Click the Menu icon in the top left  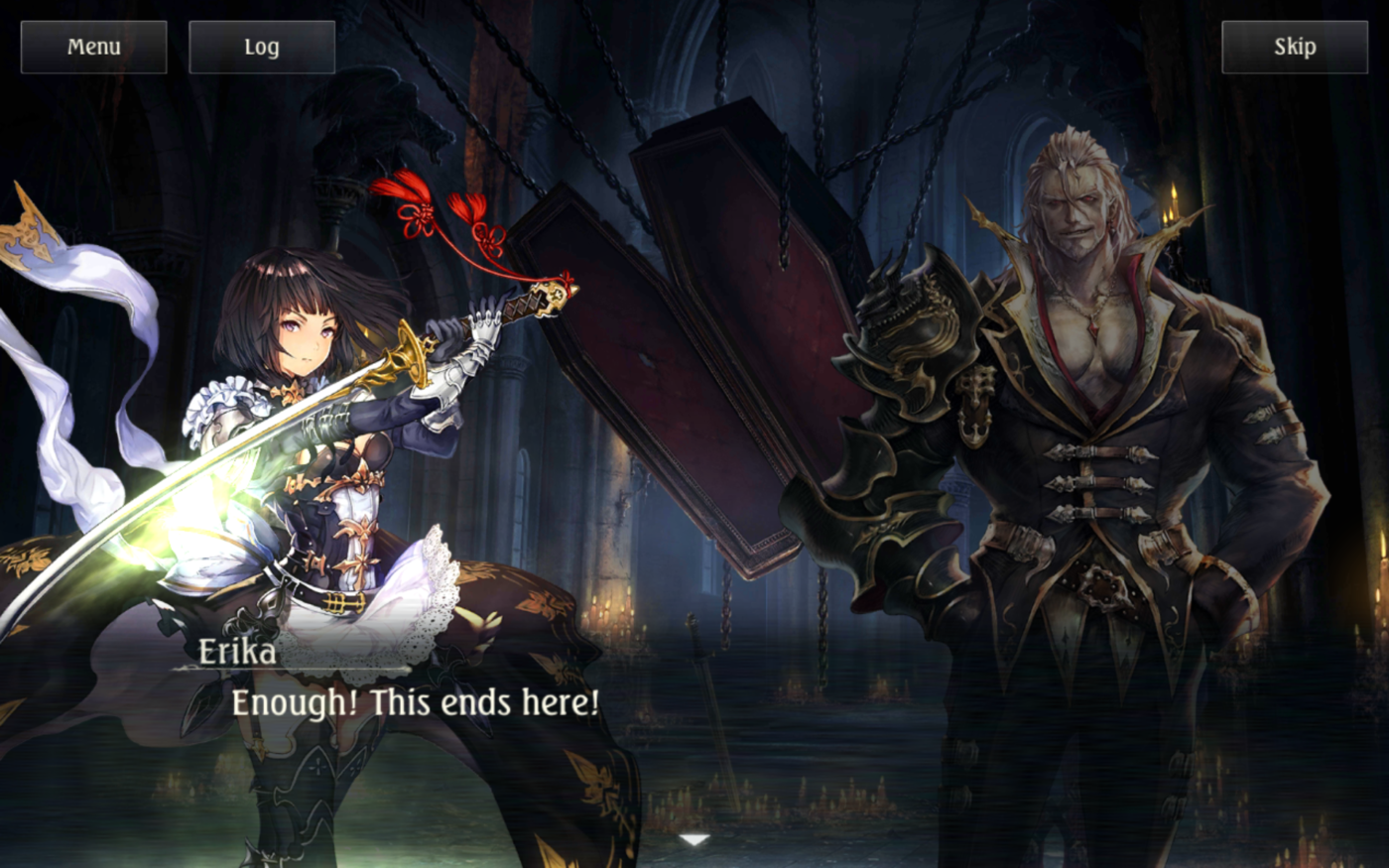click(x=93, y=45)
